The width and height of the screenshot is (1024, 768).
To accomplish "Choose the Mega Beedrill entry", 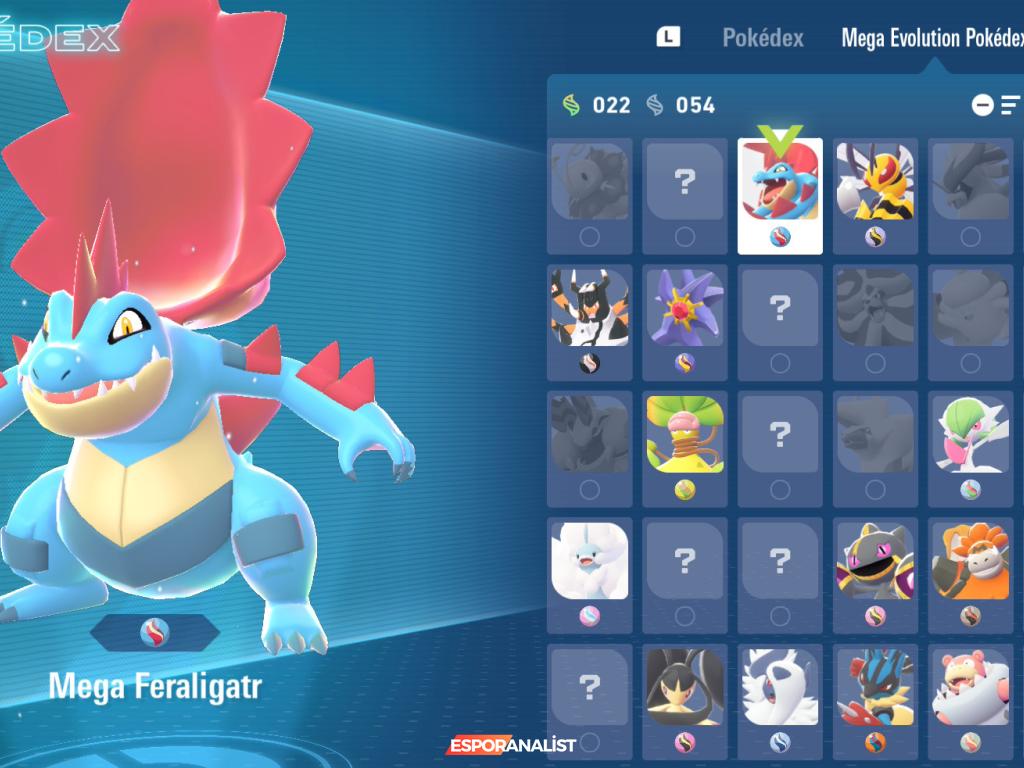I will click(875, 186).
